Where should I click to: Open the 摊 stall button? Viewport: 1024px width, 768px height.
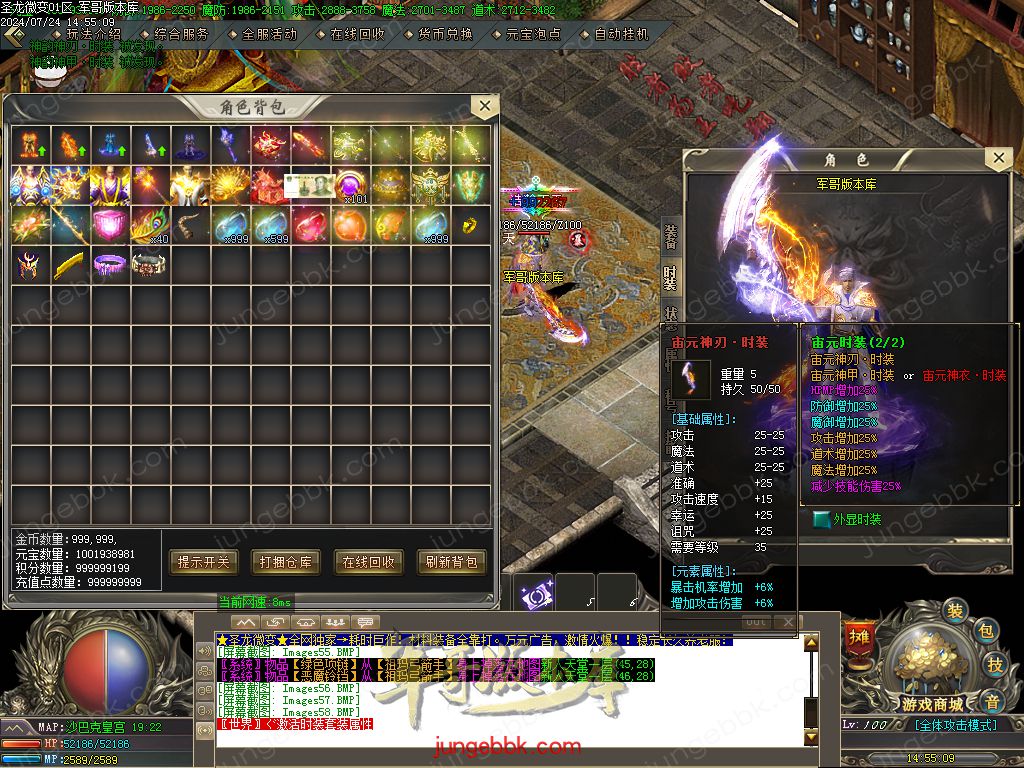[x=858, y=636]
